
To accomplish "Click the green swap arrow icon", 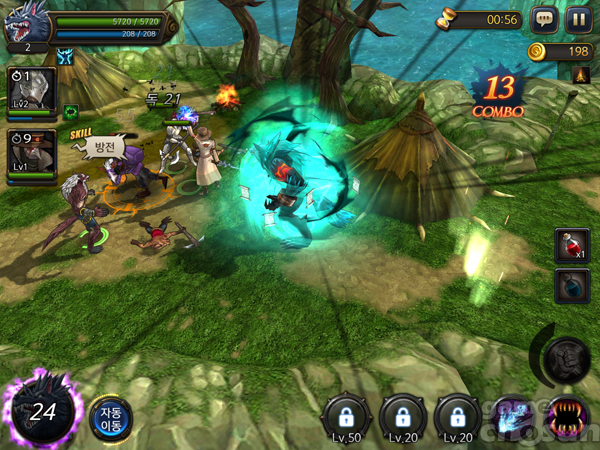I will 70,111.
